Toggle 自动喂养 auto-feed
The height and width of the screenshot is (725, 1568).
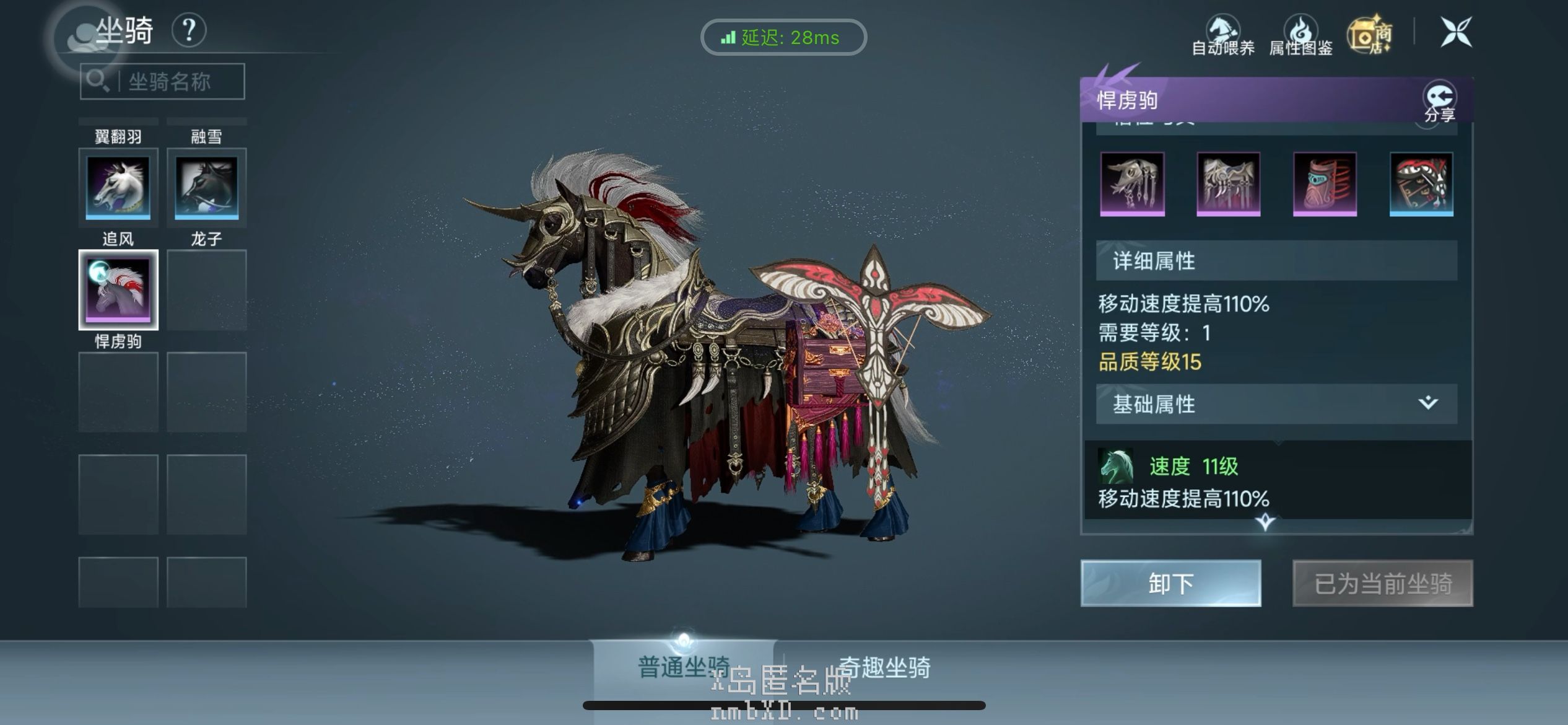pos(1223,36)
